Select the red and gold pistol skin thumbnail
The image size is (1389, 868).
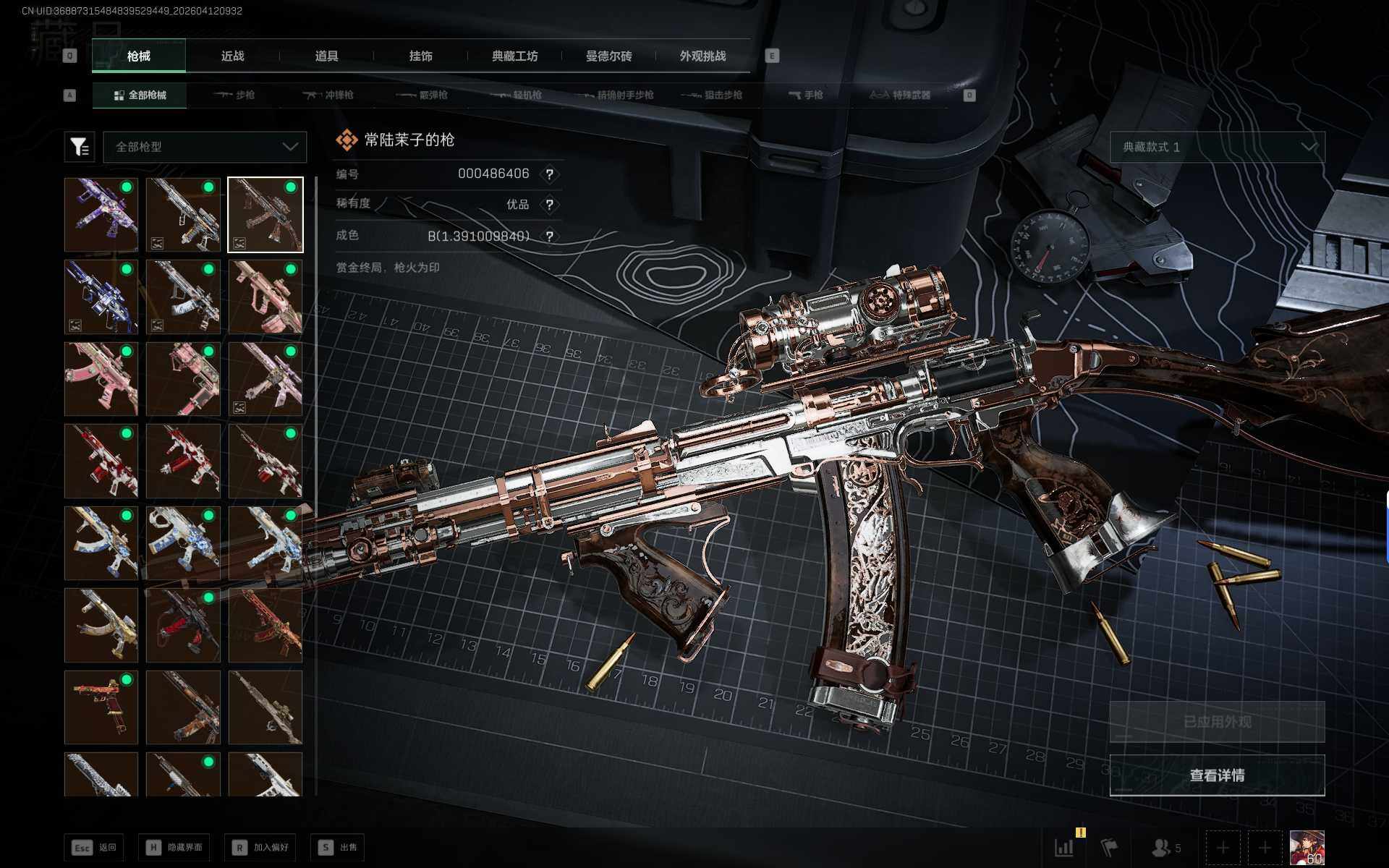[x=101, y=707]
